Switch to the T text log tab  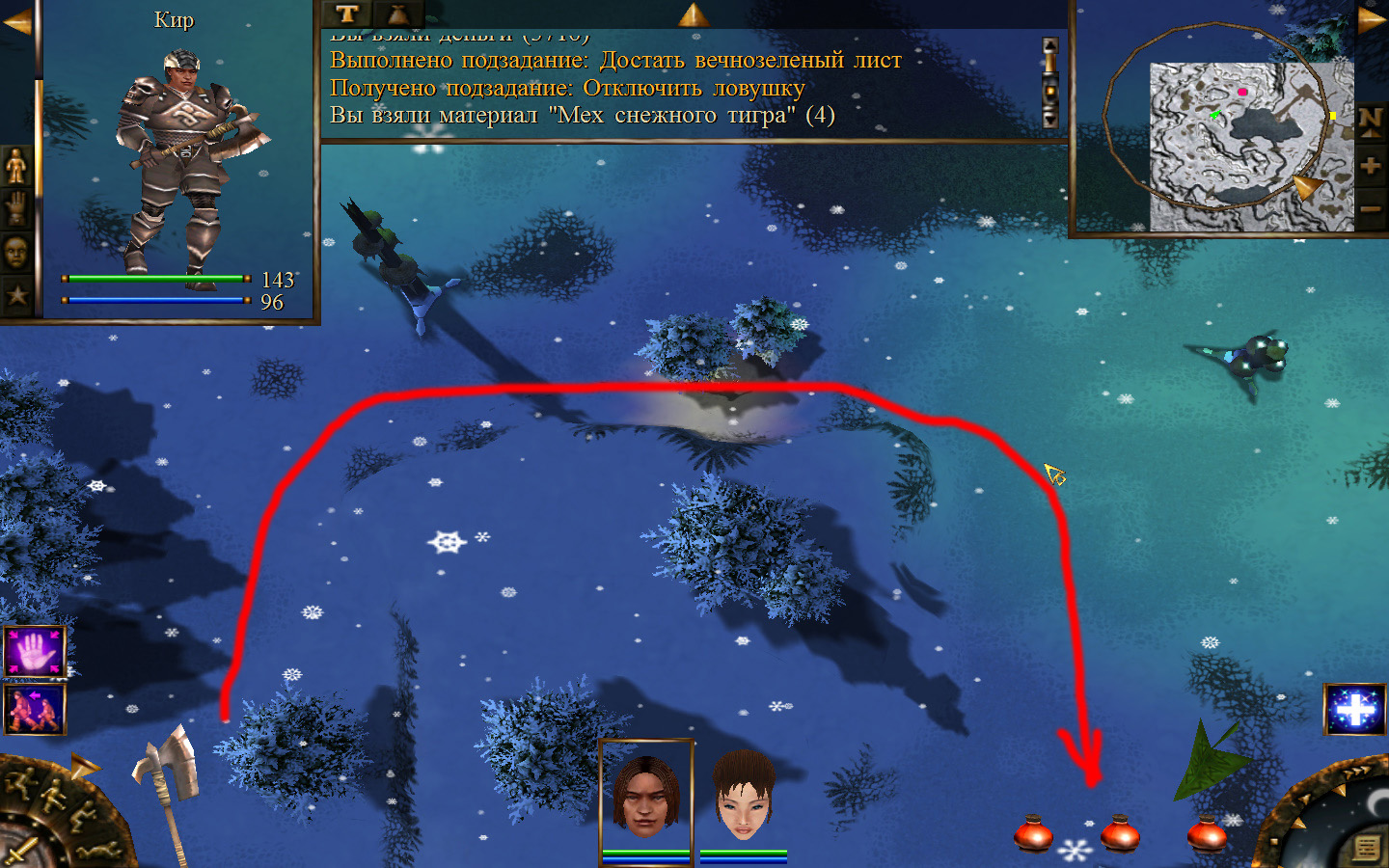(347, 14)
